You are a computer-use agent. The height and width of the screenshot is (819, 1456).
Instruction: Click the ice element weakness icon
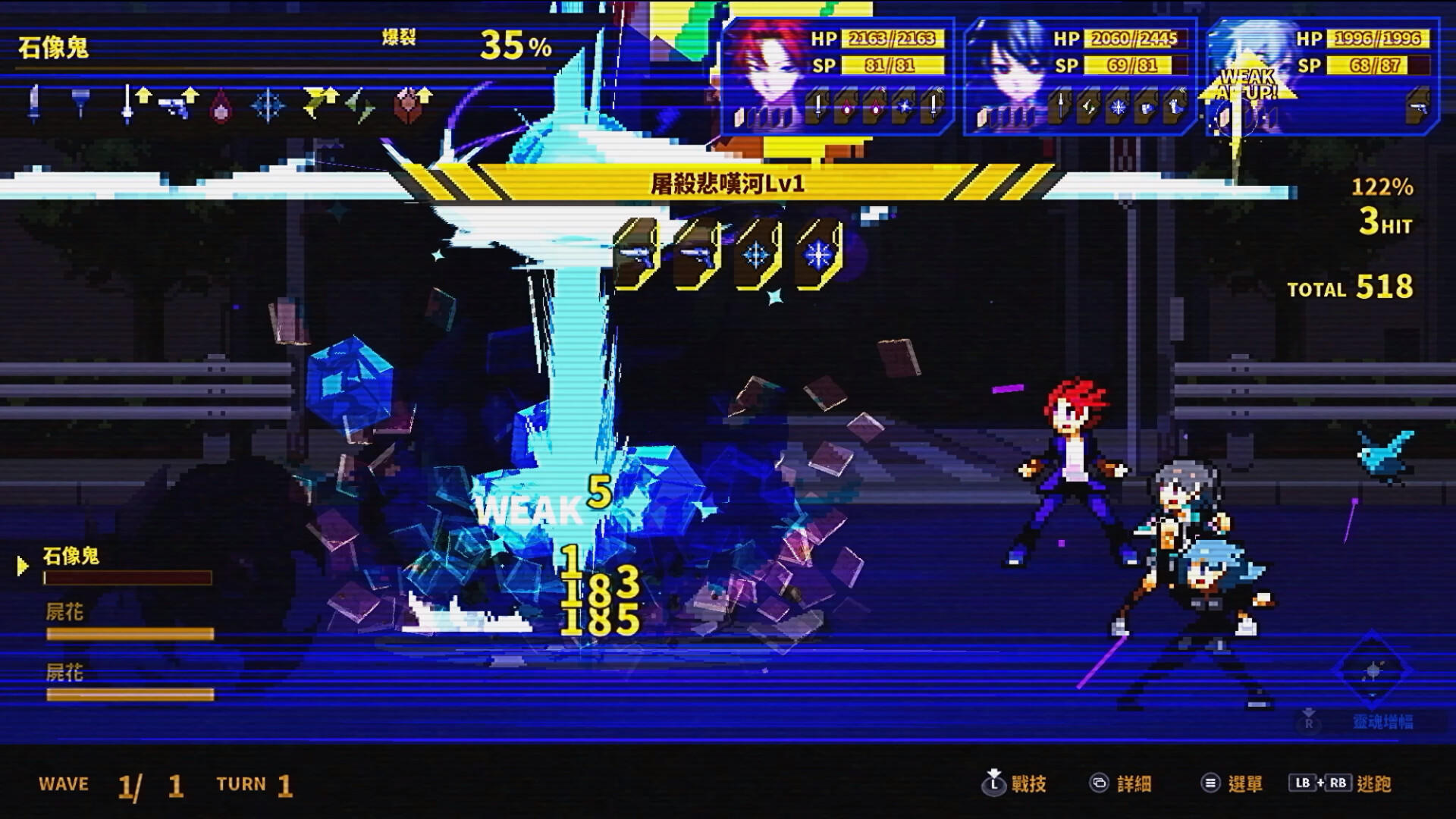pyautogui.click(x=268, y=105)
